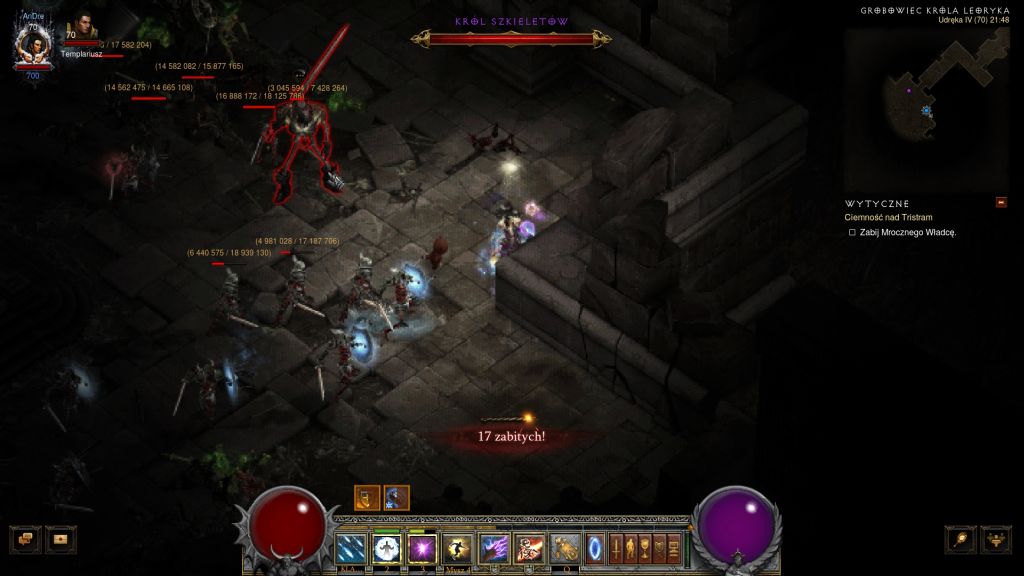Cast the purple burst skill
The width and height of the screenshot is (1024, 576).
422,548
